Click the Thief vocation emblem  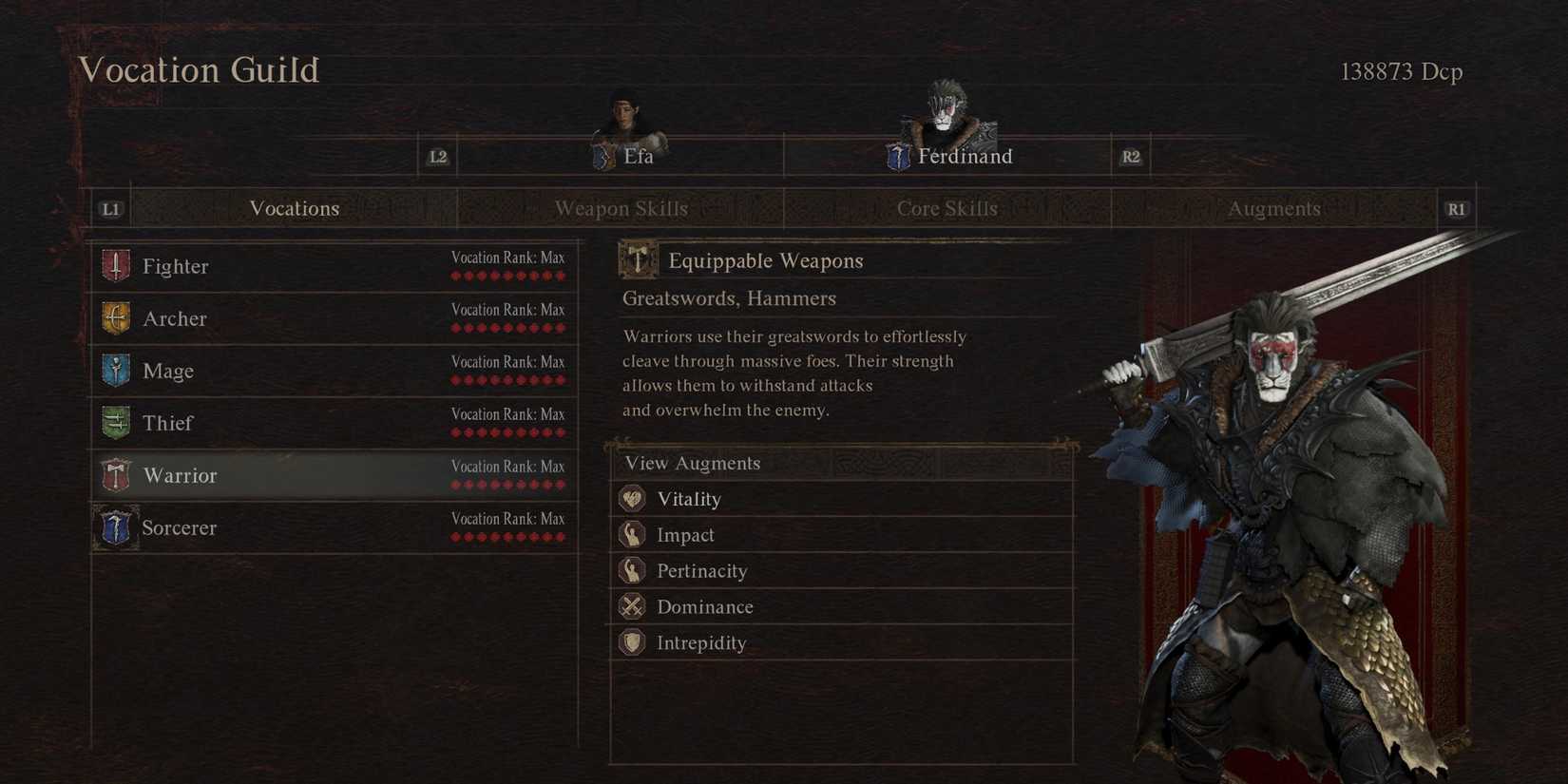[x=115, y=423]
